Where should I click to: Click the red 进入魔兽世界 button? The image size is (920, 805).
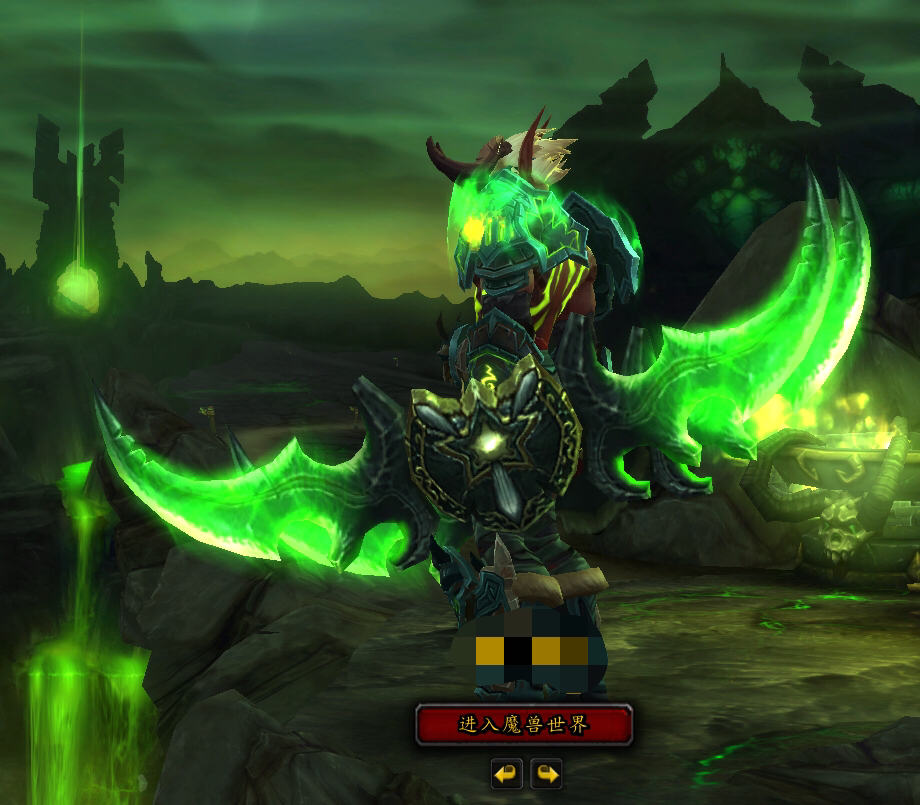coord(524,725)
